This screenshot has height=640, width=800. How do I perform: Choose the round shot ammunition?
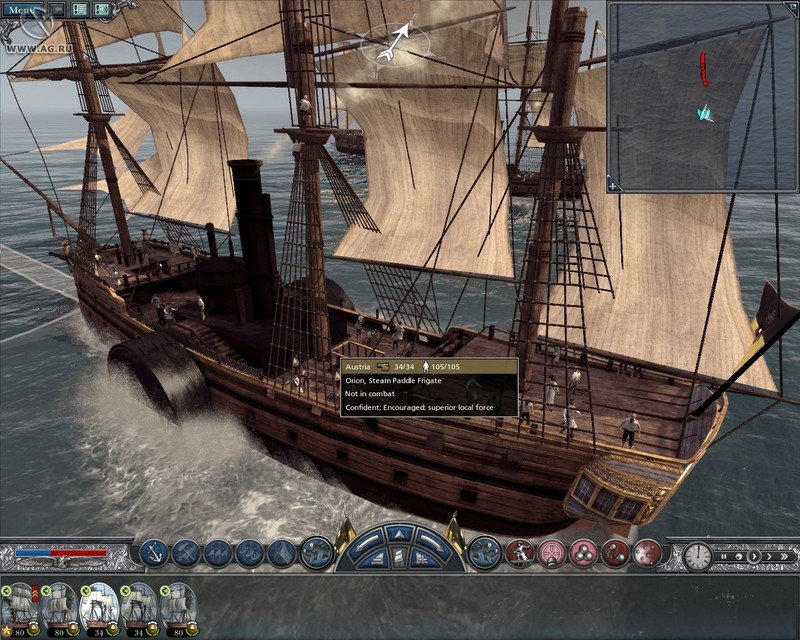(x=551, y=552)
